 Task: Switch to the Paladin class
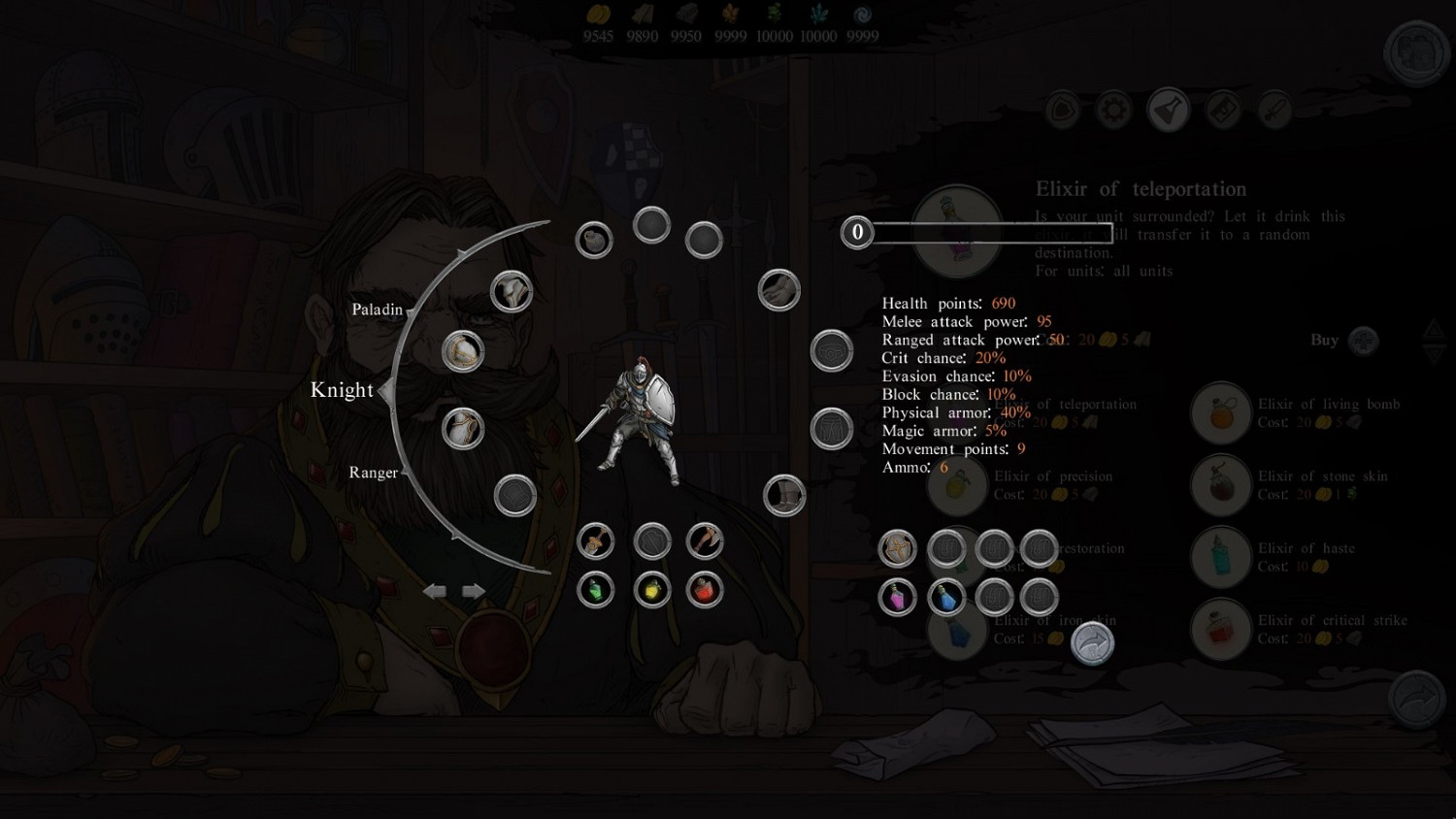(x=380, y=309)
